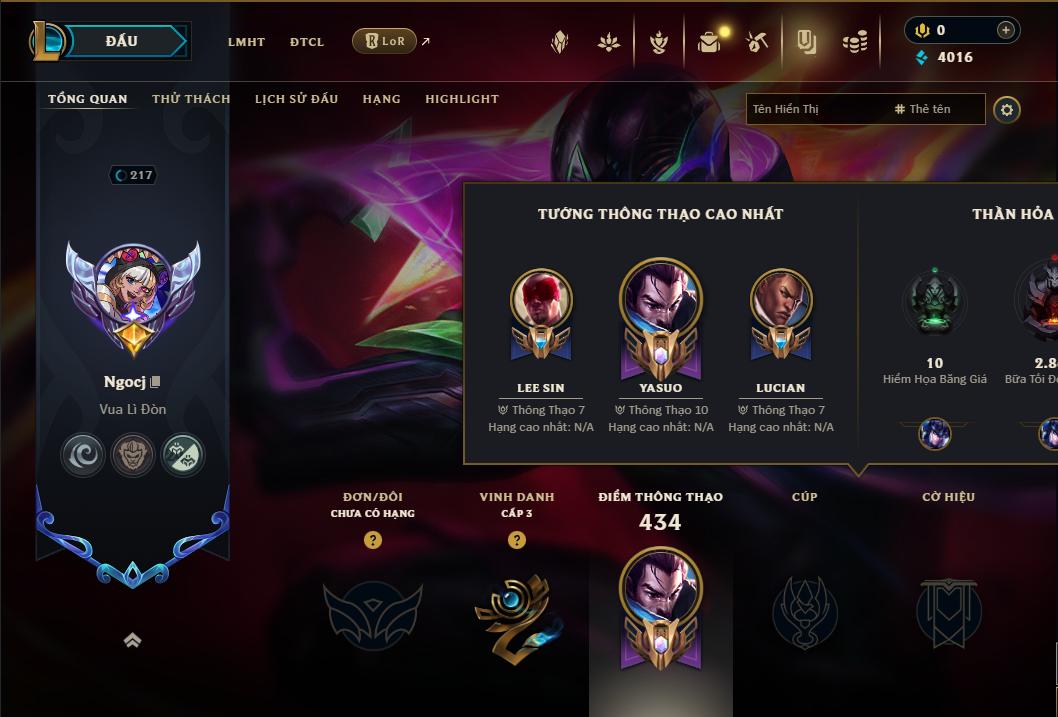The width and height of the screenshot is (1058, 717).
Task: Open the LoR launcher link
Action: pos(385,41)
